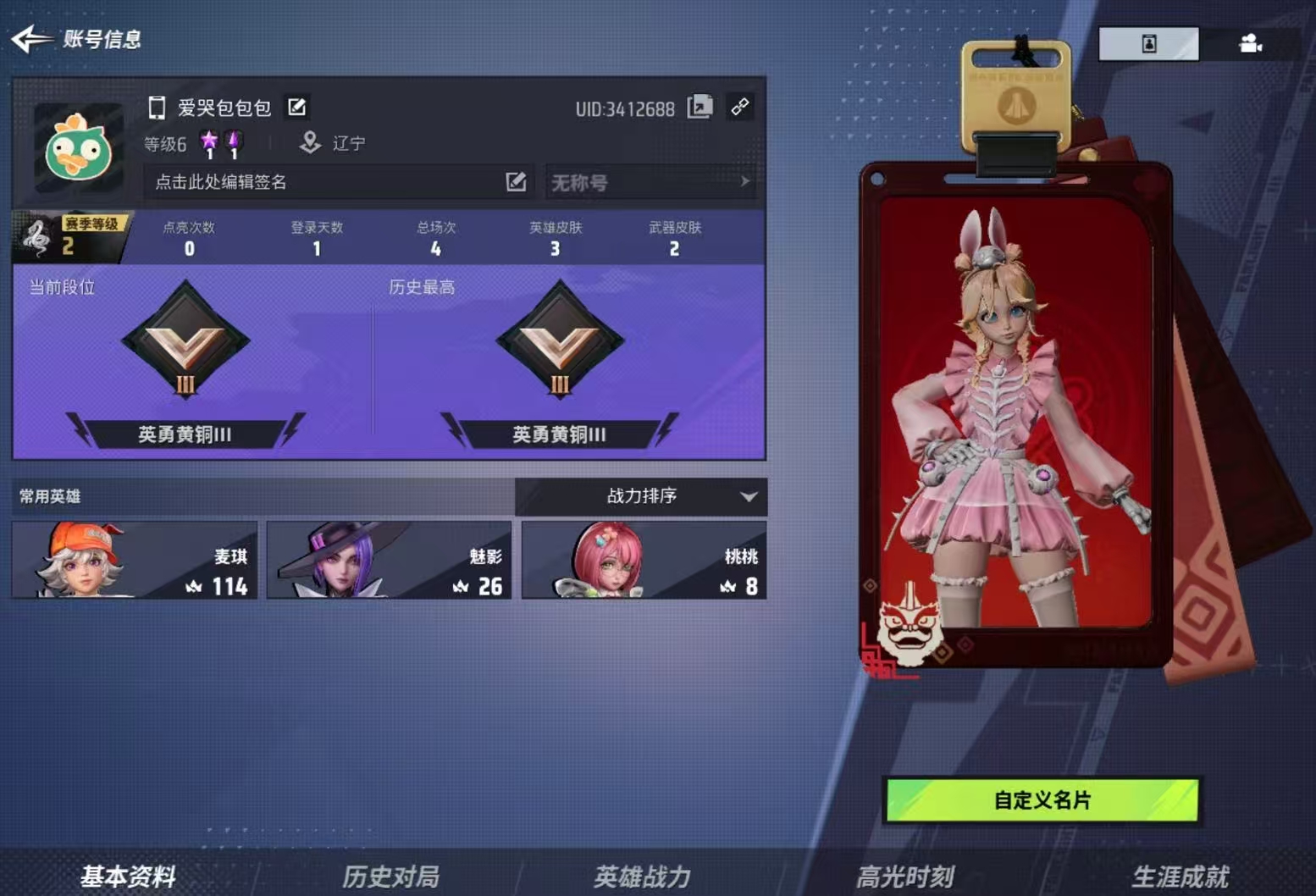Switch to the 英雄战力 tab
This screenshot has width=1316, height=896.
[642, 876]
